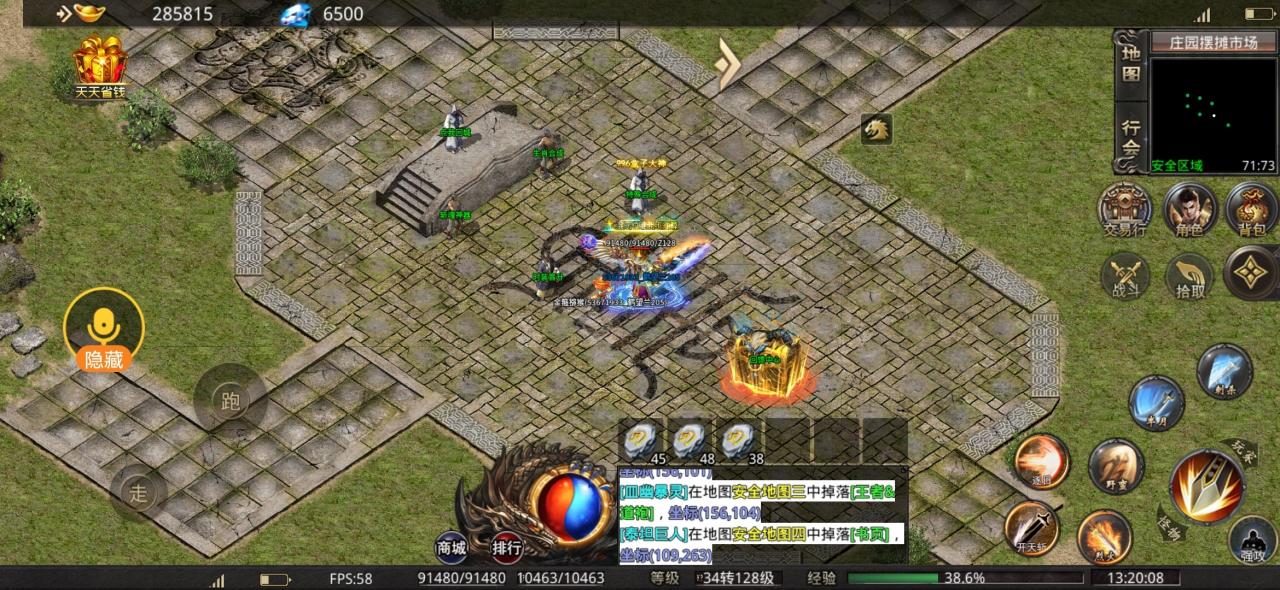Open the 地图 map tab
1280x590 pixels.
click(1131, 64)
